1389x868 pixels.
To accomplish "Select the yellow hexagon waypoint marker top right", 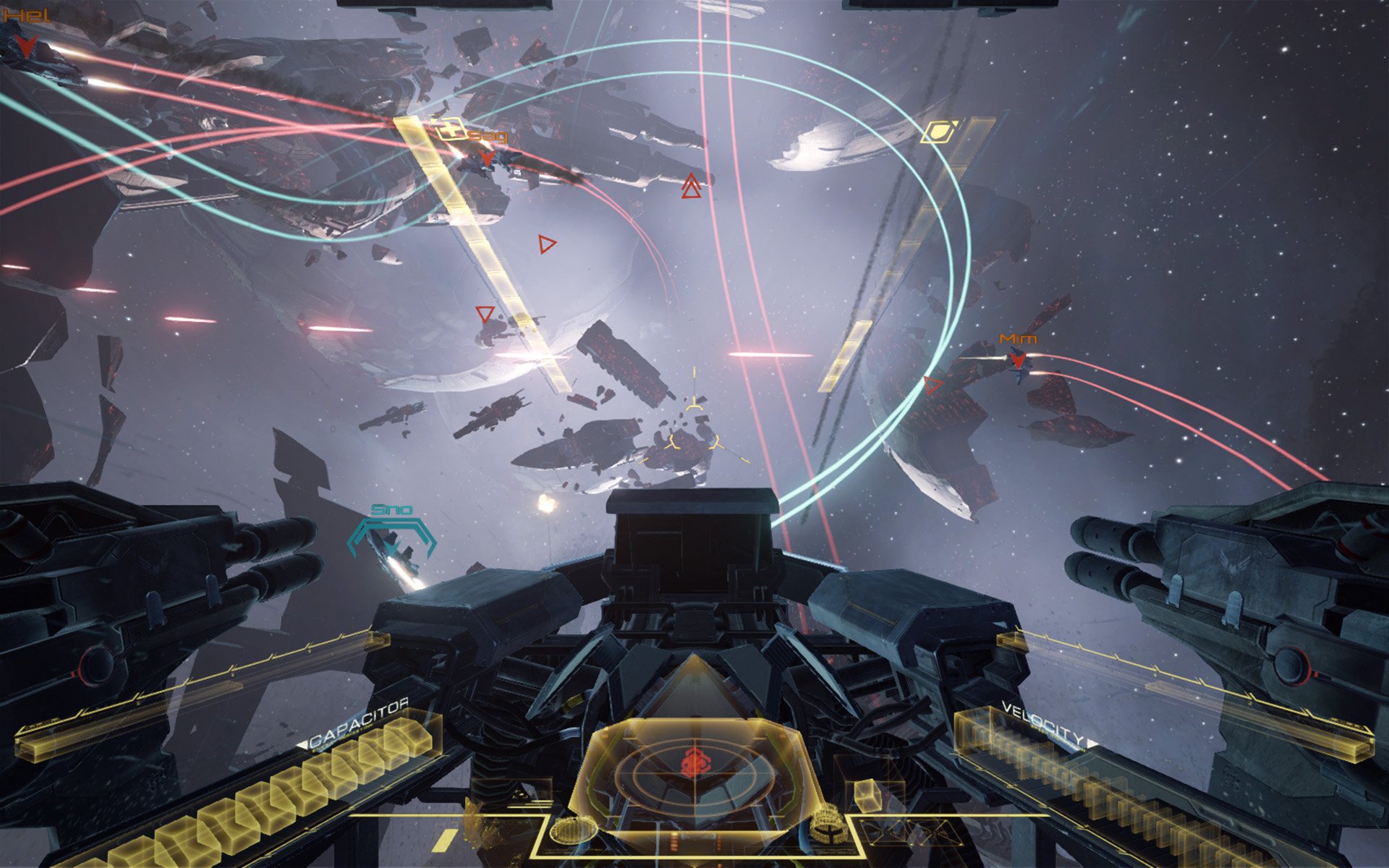I will tap(940, 133).
